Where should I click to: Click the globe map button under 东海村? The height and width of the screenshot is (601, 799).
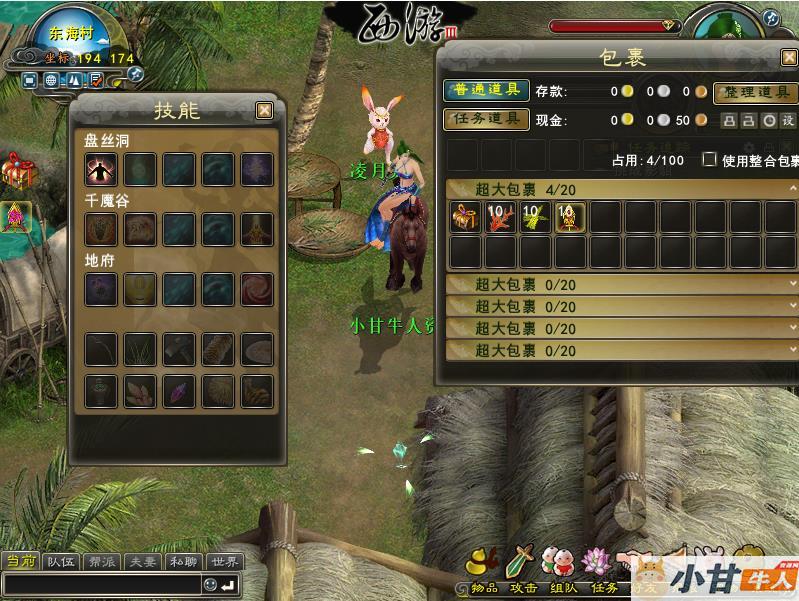[52, 80]
